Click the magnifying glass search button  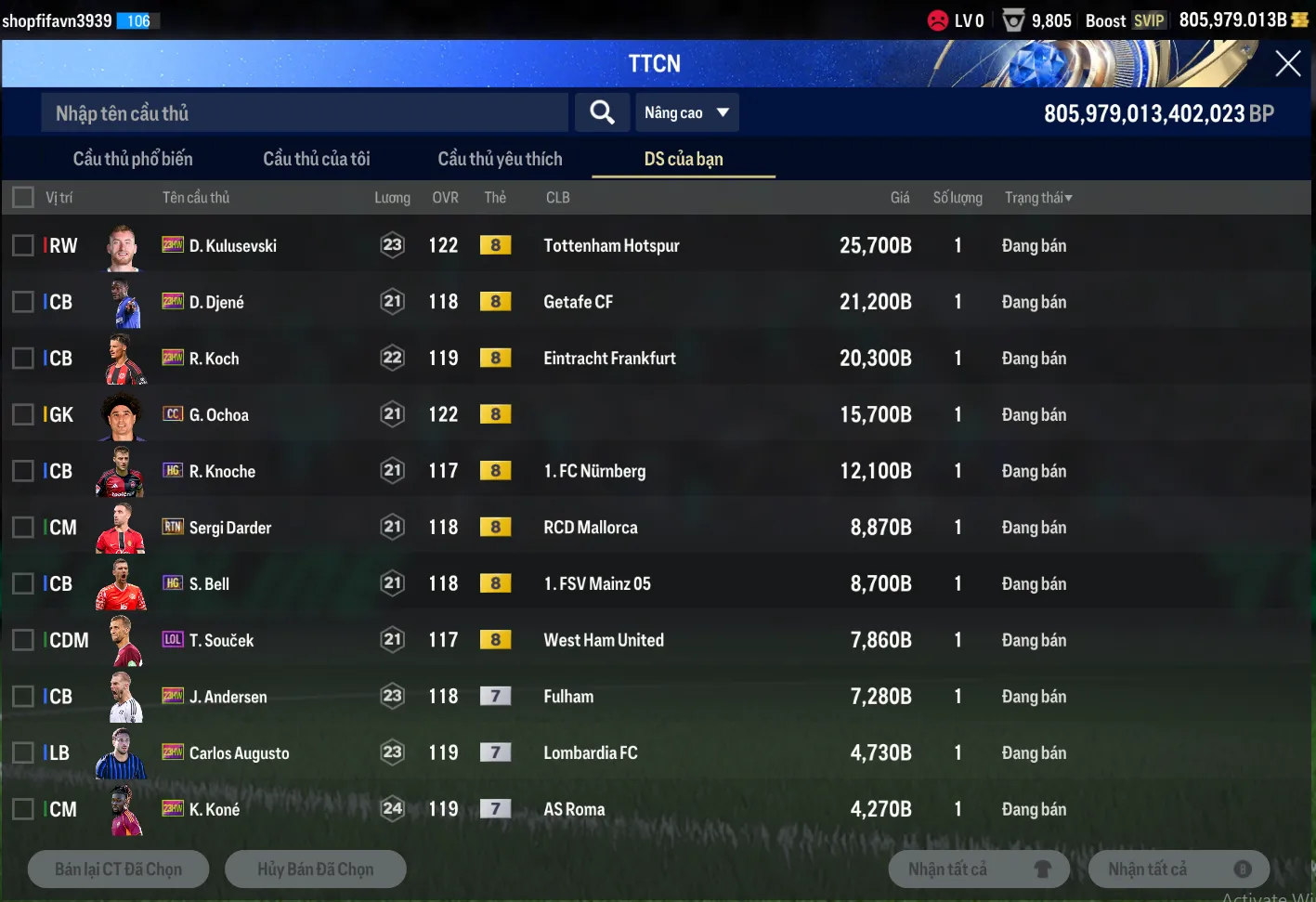602,113
